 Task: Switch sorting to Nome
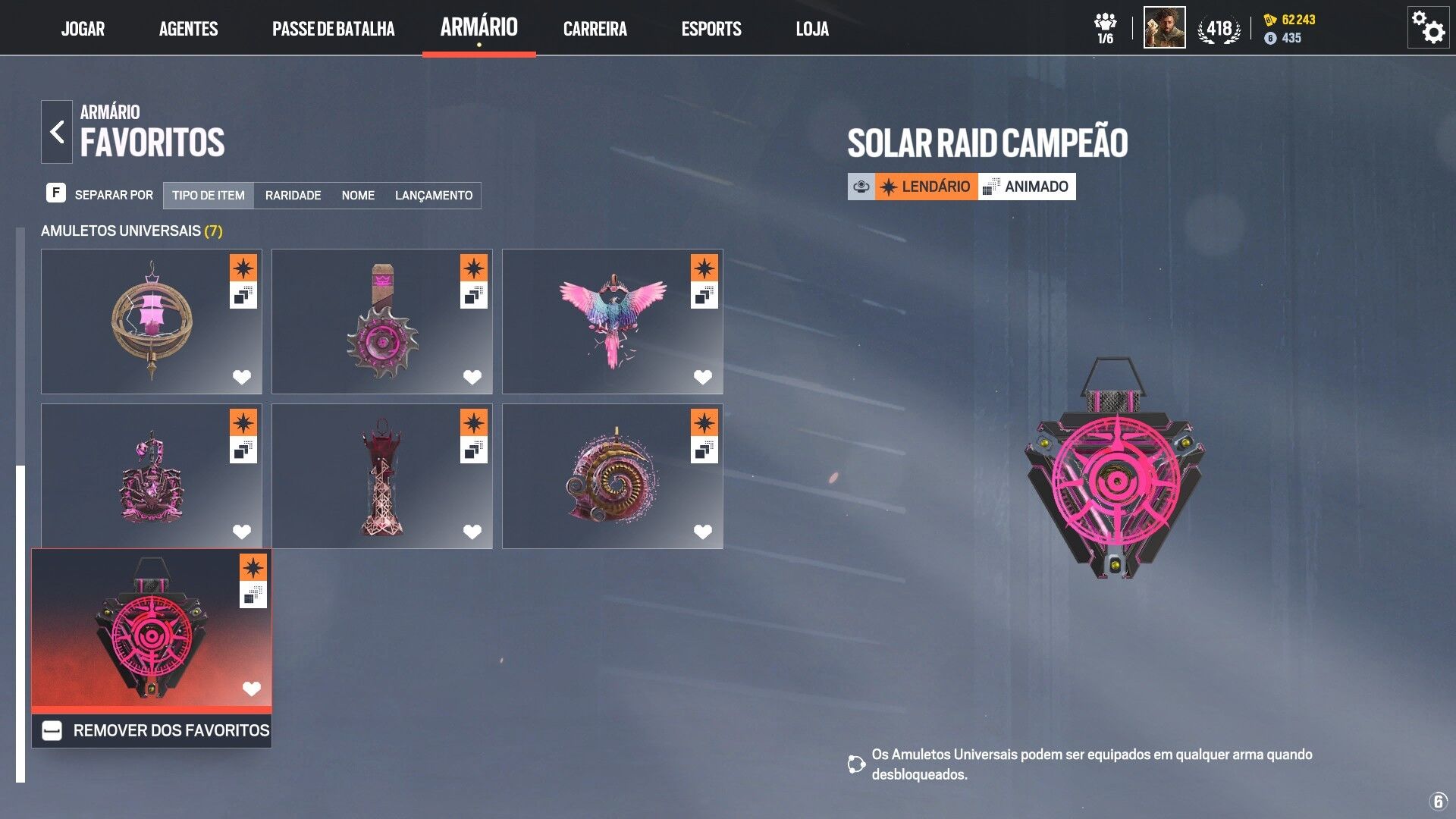click(x=357, y=195)
